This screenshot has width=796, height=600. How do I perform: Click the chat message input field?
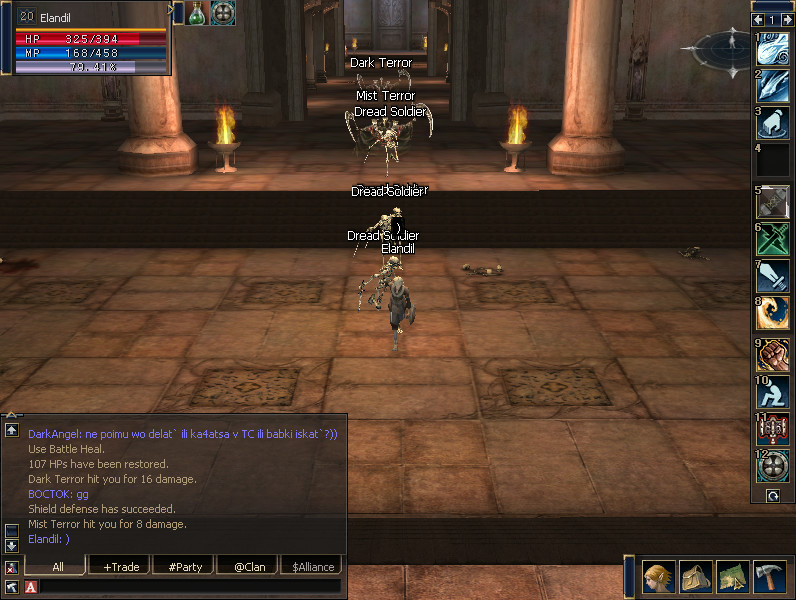click(190, 587)
